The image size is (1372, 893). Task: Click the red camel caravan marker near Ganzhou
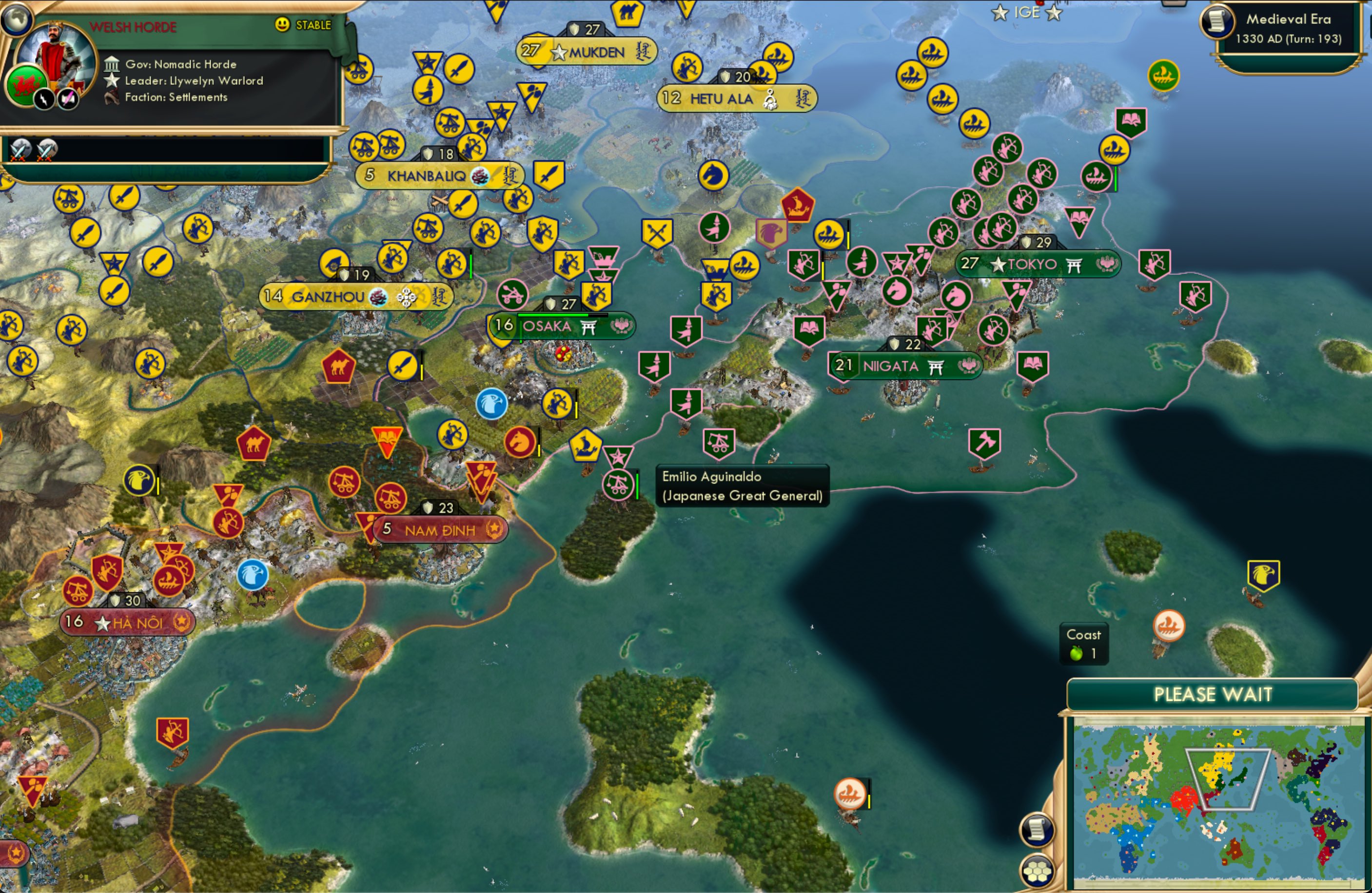(x=339, y=367)
